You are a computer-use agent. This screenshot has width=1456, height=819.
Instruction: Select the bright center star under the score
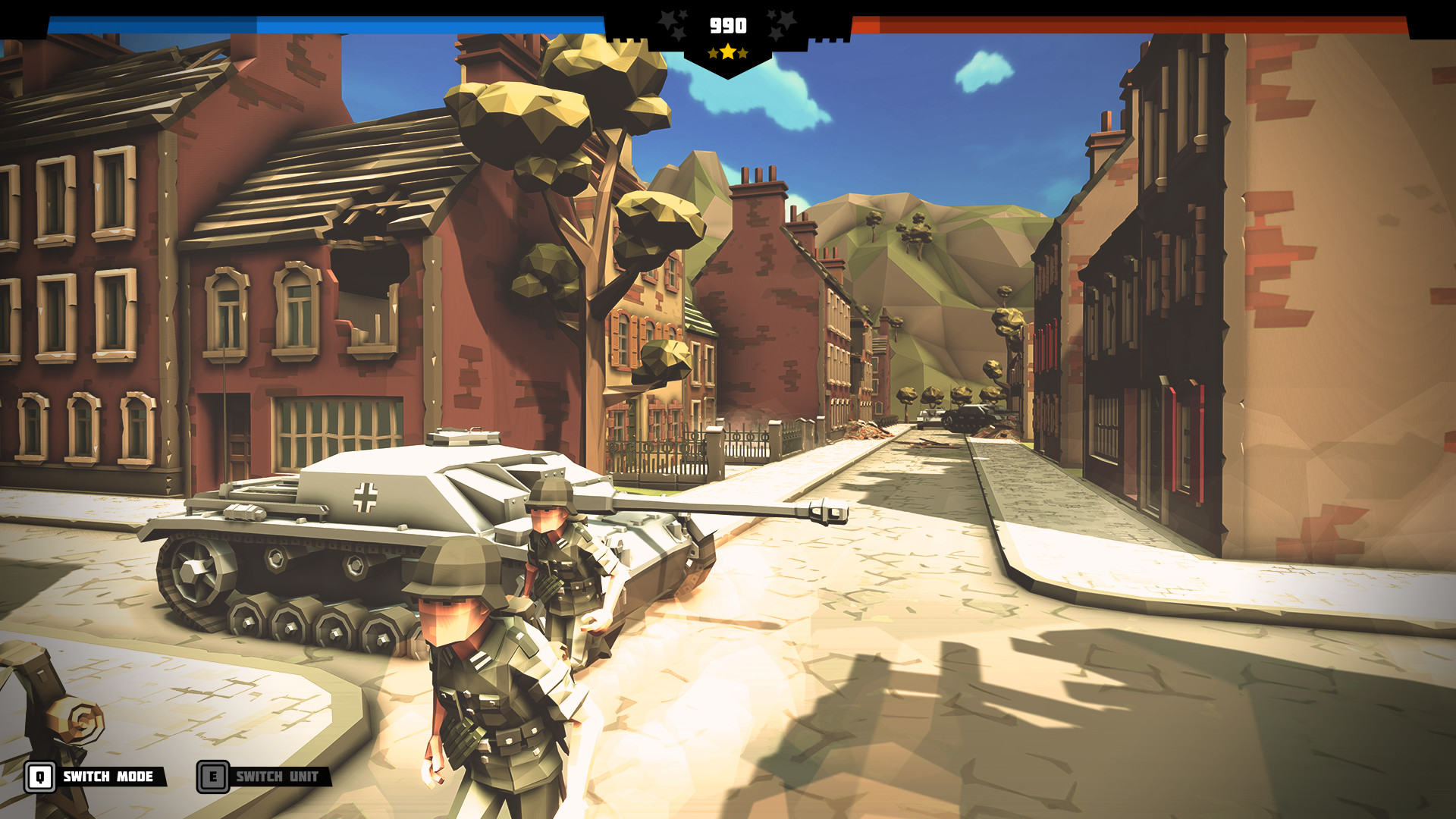tap(728, 52)
